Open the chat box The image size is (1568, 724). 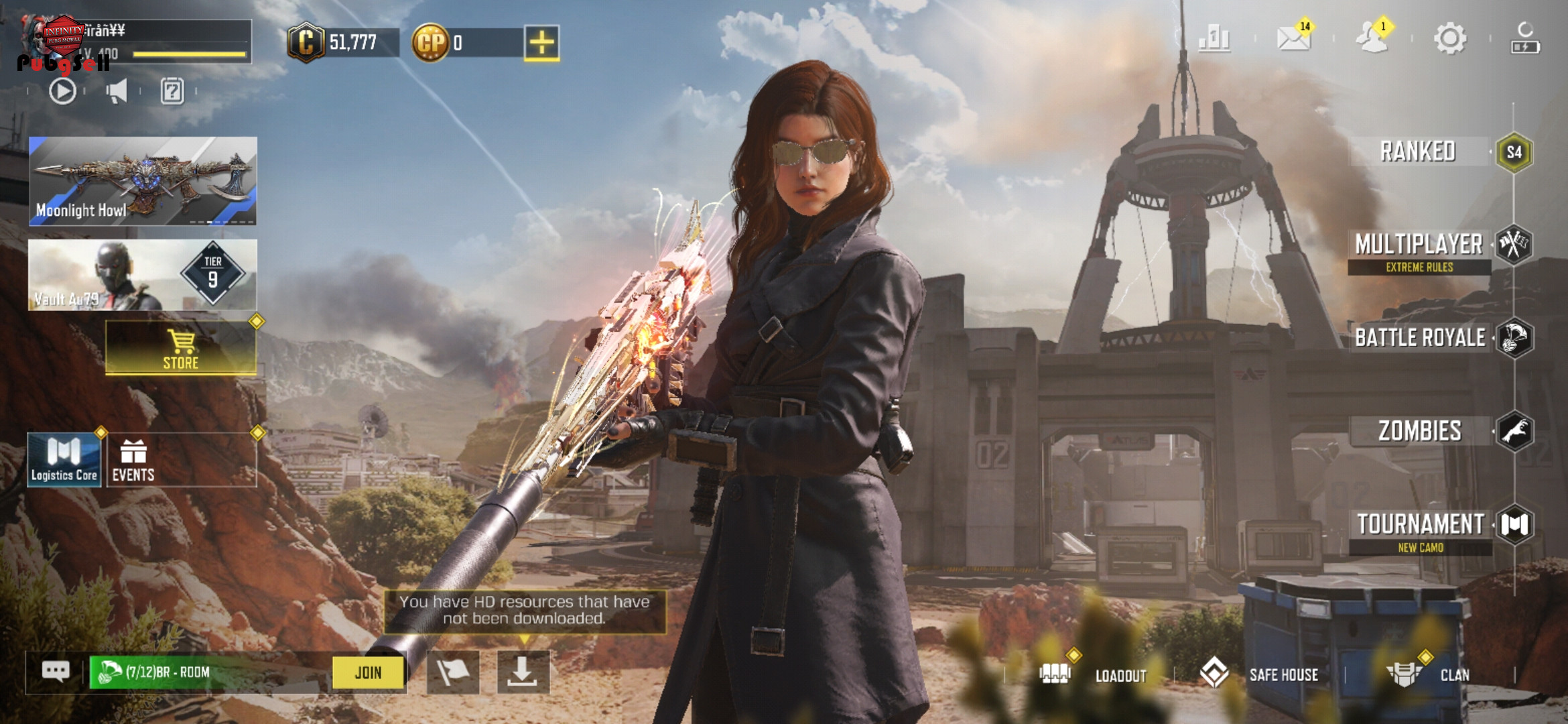[56, 671]
